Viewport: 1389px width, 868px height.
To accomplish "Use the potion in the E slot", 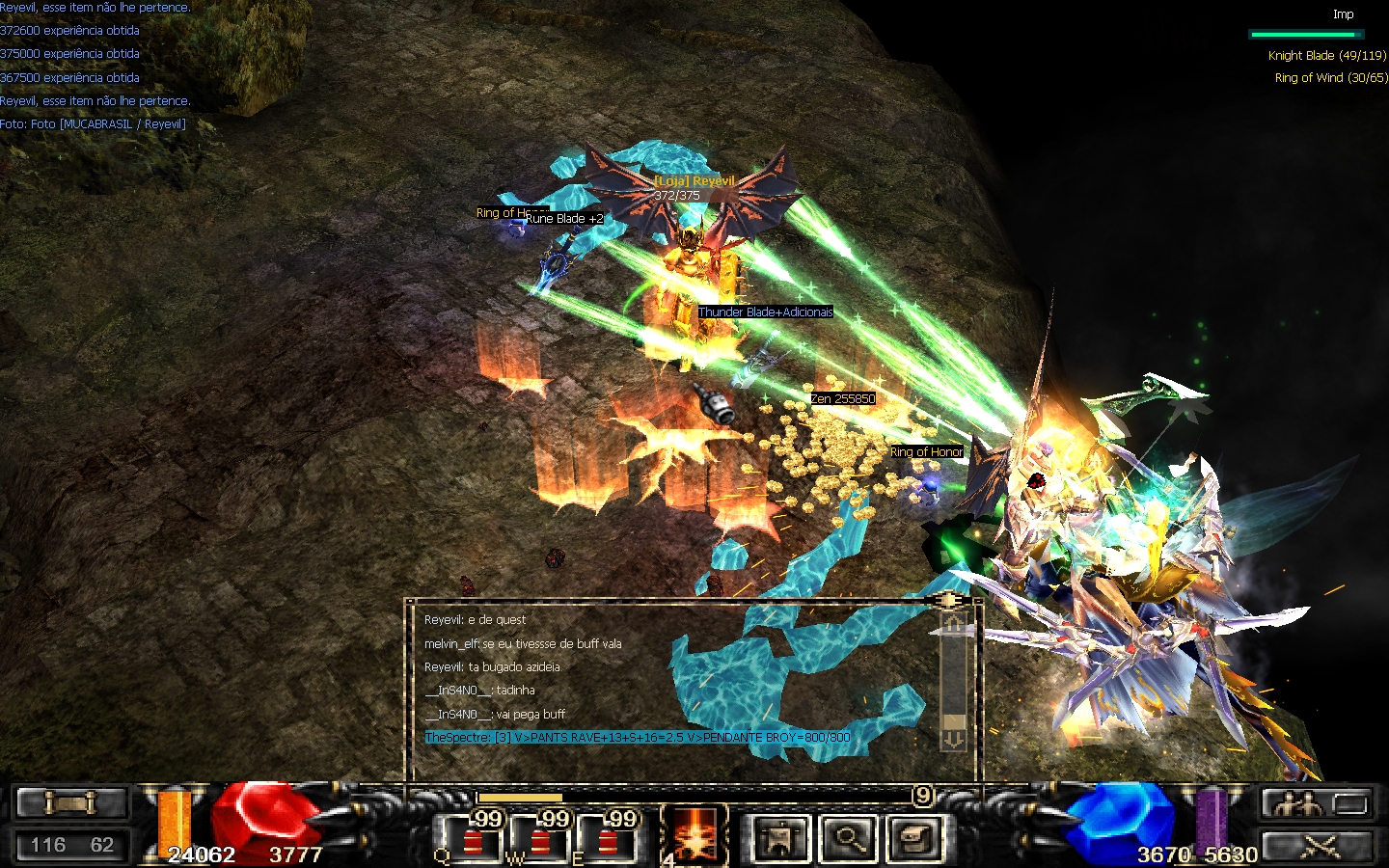I will 608,839.
